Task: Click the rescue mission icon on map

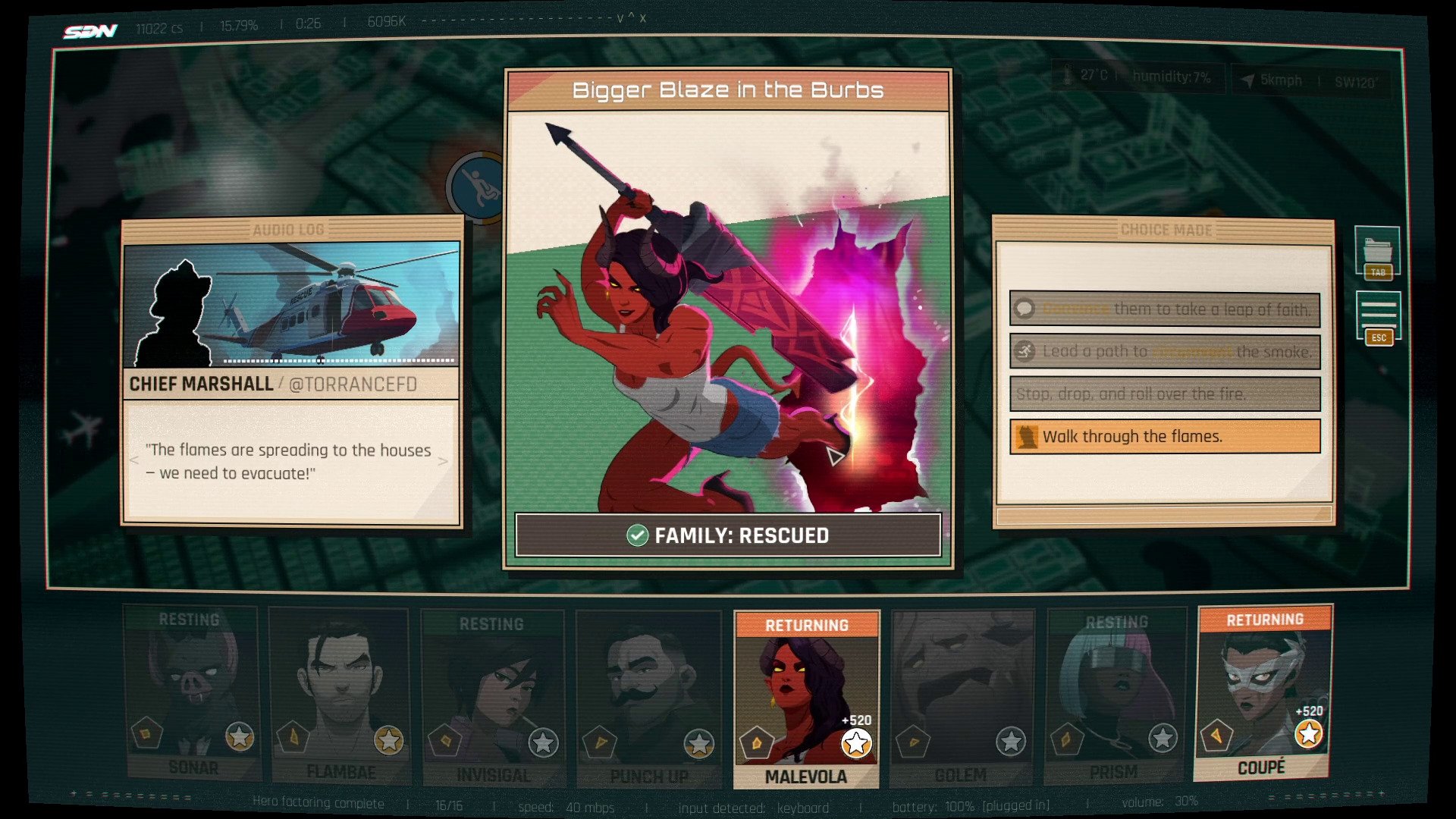Action: 477,187
